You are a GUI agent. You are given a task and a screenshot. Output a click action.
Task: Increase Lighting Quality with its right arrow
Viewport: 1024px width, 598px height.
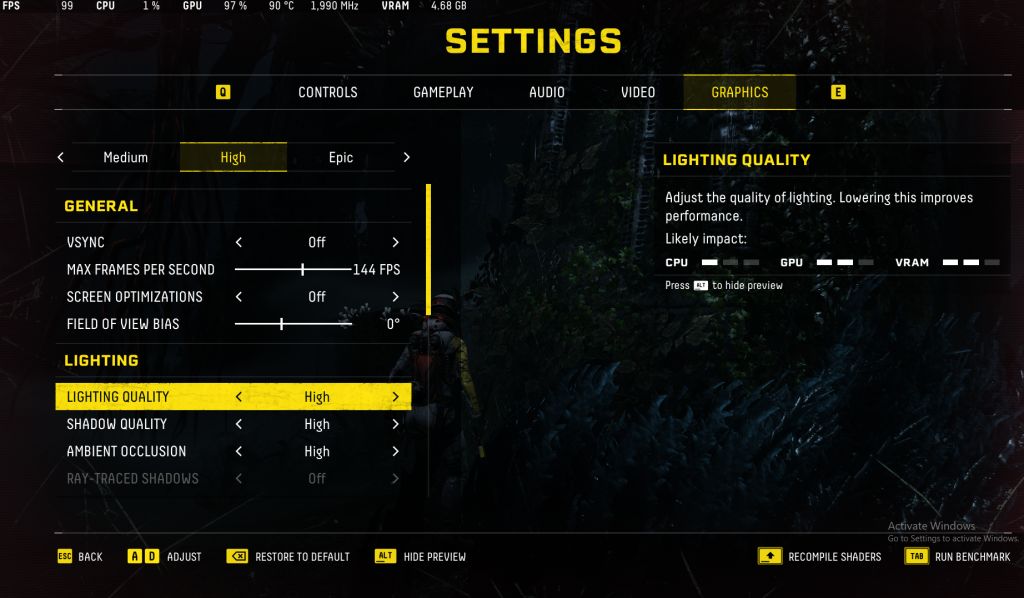coord(396,397)
